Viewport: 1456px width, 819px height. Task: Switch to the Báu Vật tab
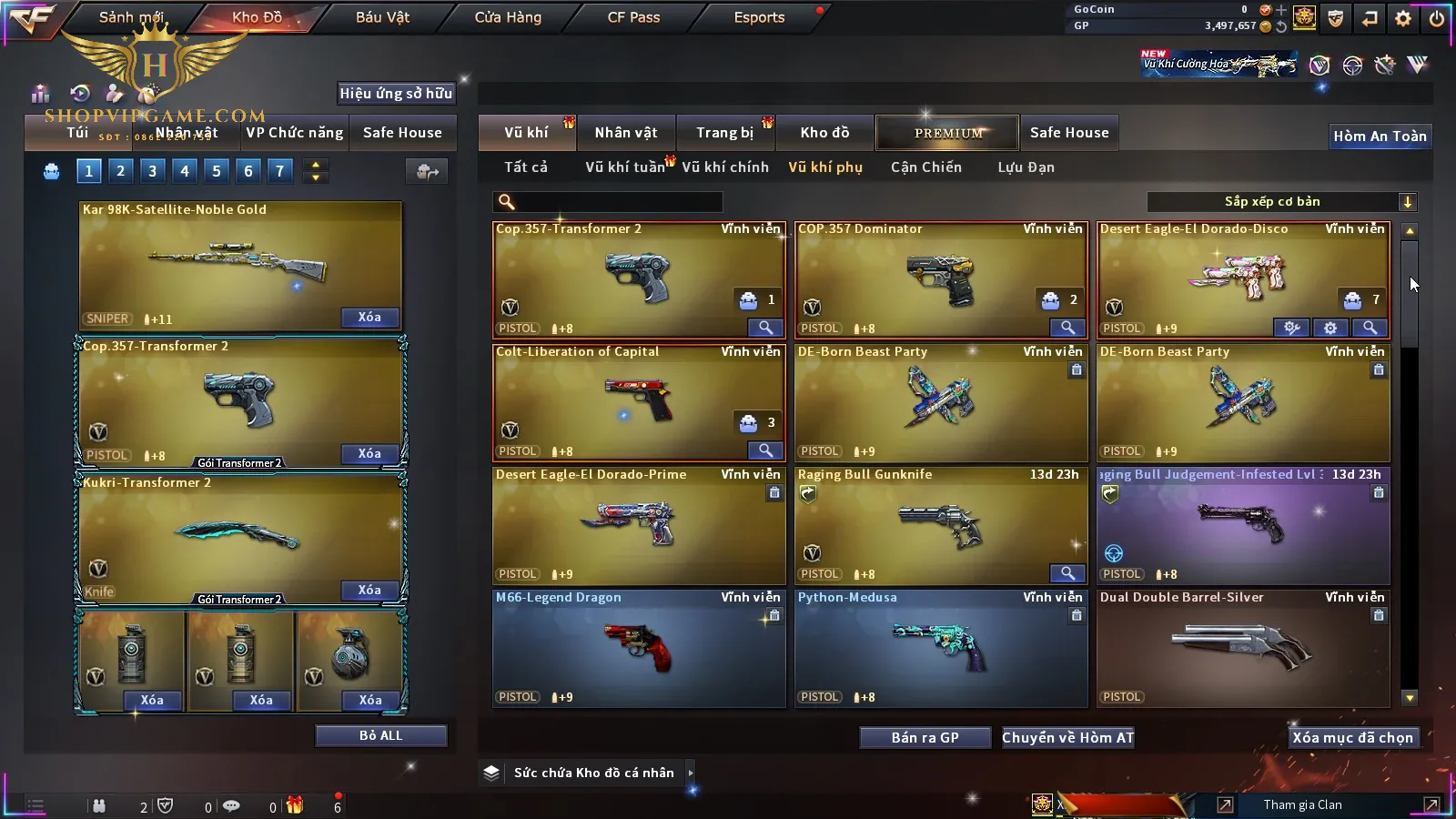pos(382,17)
